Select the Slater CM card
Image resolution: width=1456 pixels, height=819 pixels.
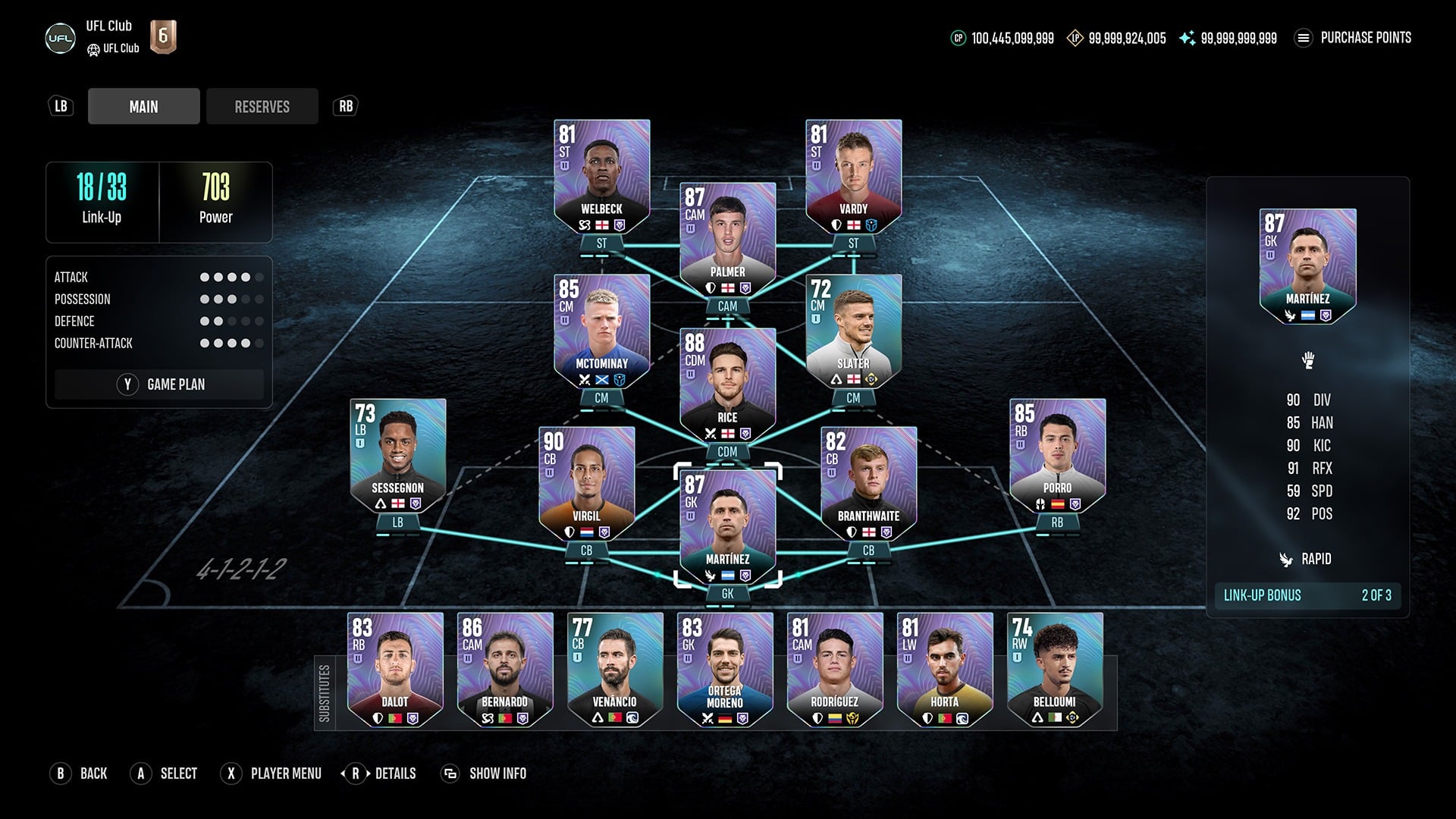pyautogui.click(x=853, y=331)
